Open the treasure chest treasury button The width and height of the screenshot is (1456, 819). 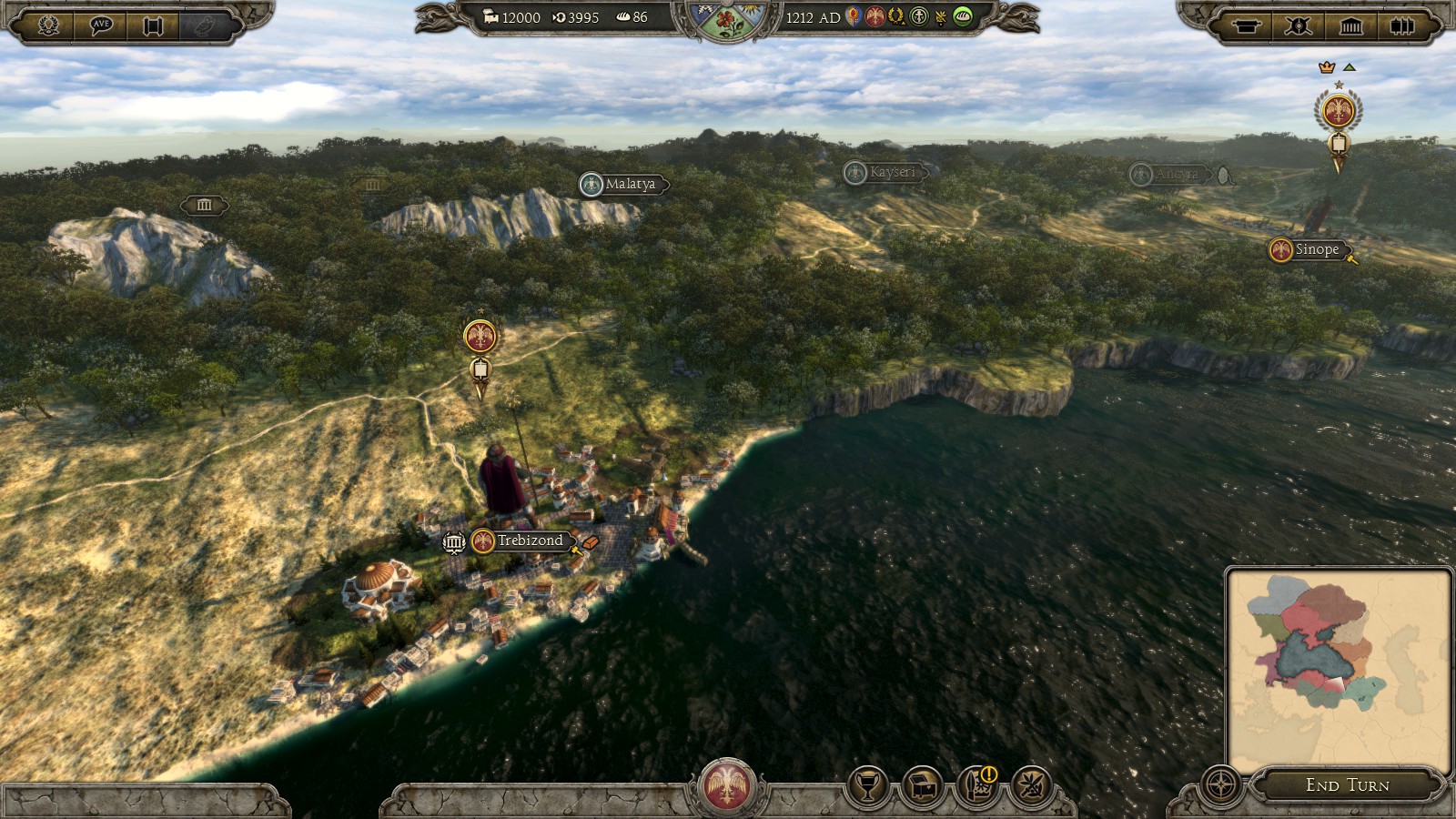click(923, 786)
